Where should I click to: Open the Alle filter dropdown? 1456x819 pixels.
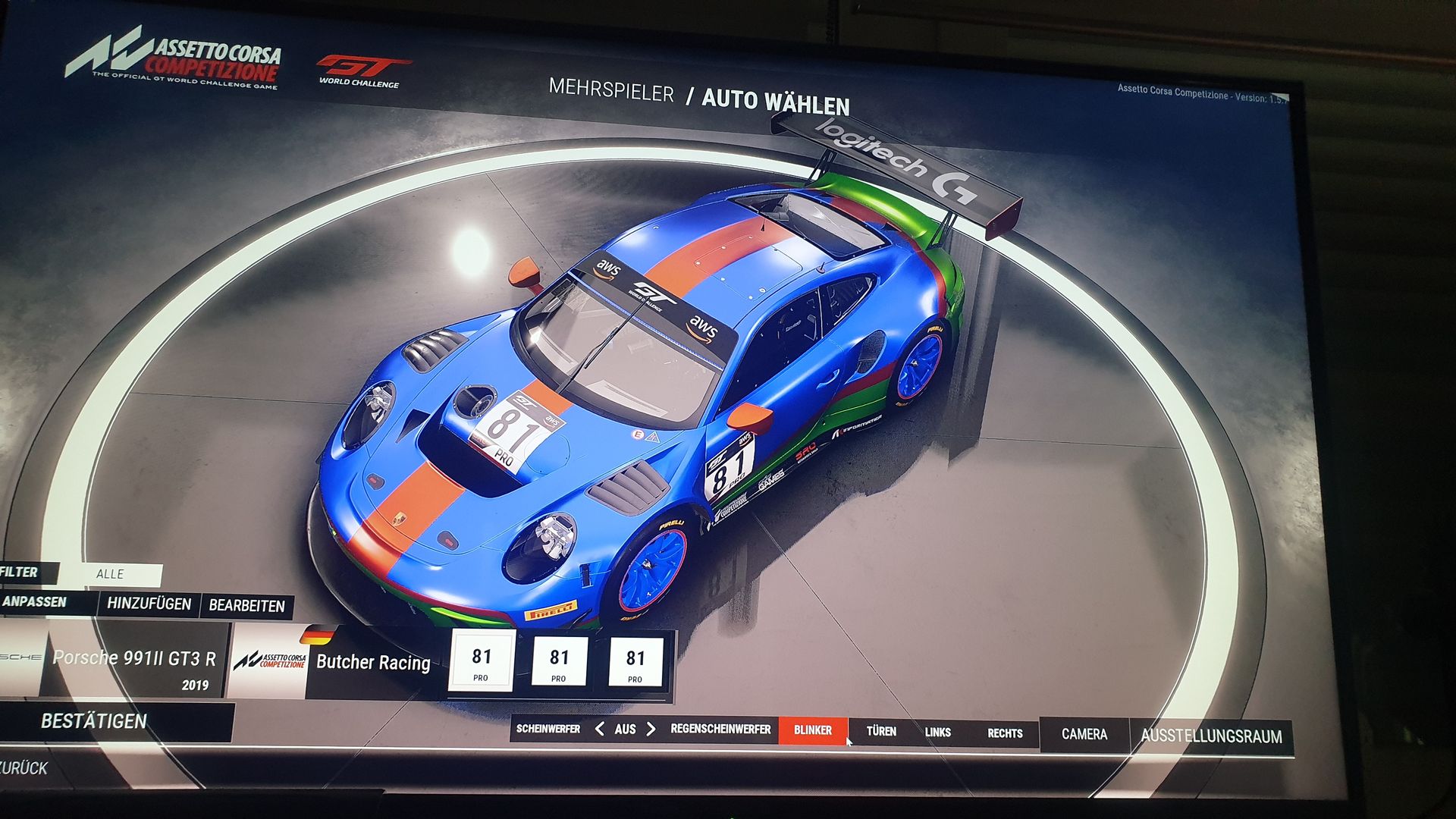click(111, 574)
